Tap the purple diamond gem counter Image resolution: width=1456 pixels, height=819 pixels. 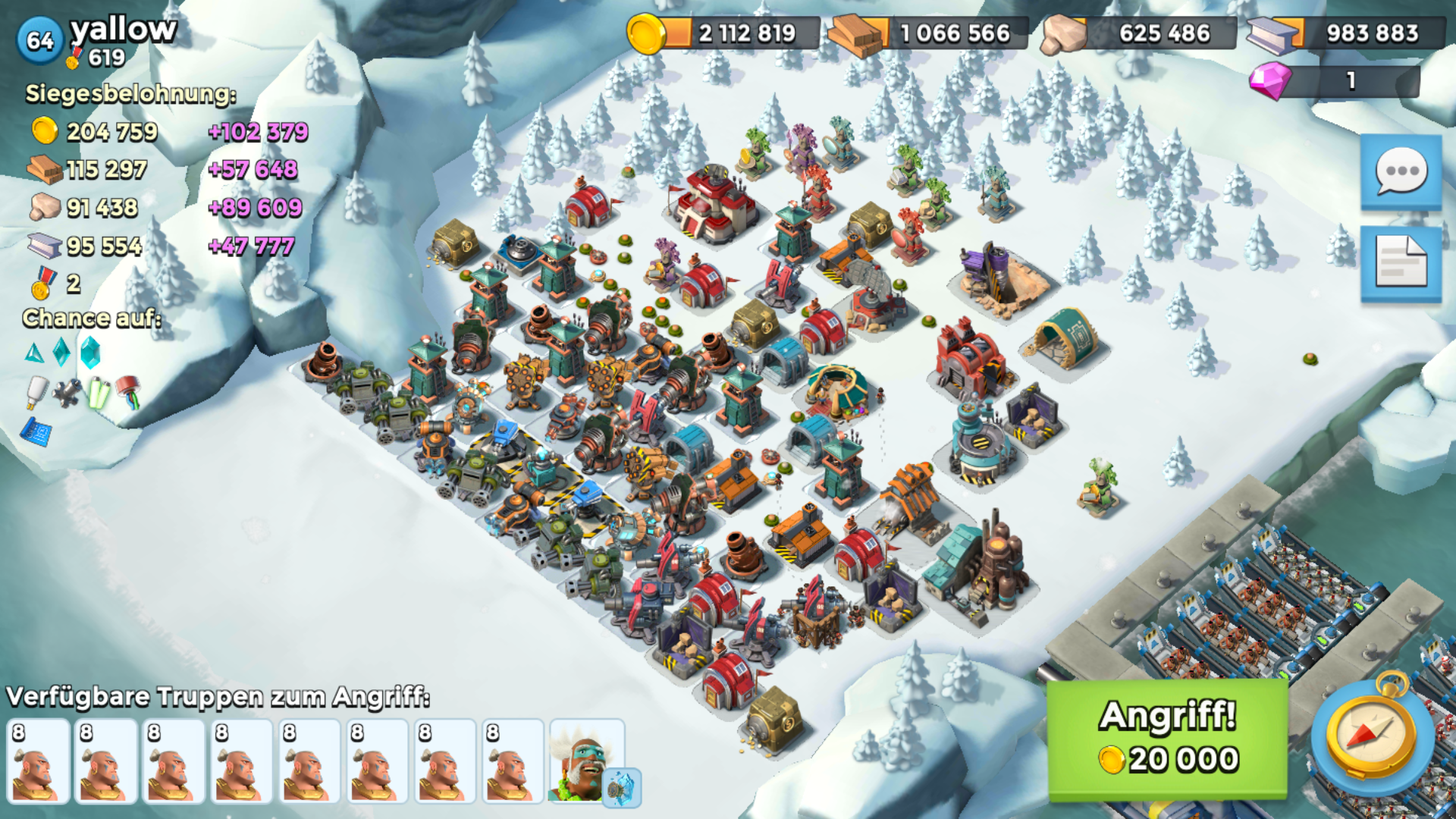(1335, 80)
